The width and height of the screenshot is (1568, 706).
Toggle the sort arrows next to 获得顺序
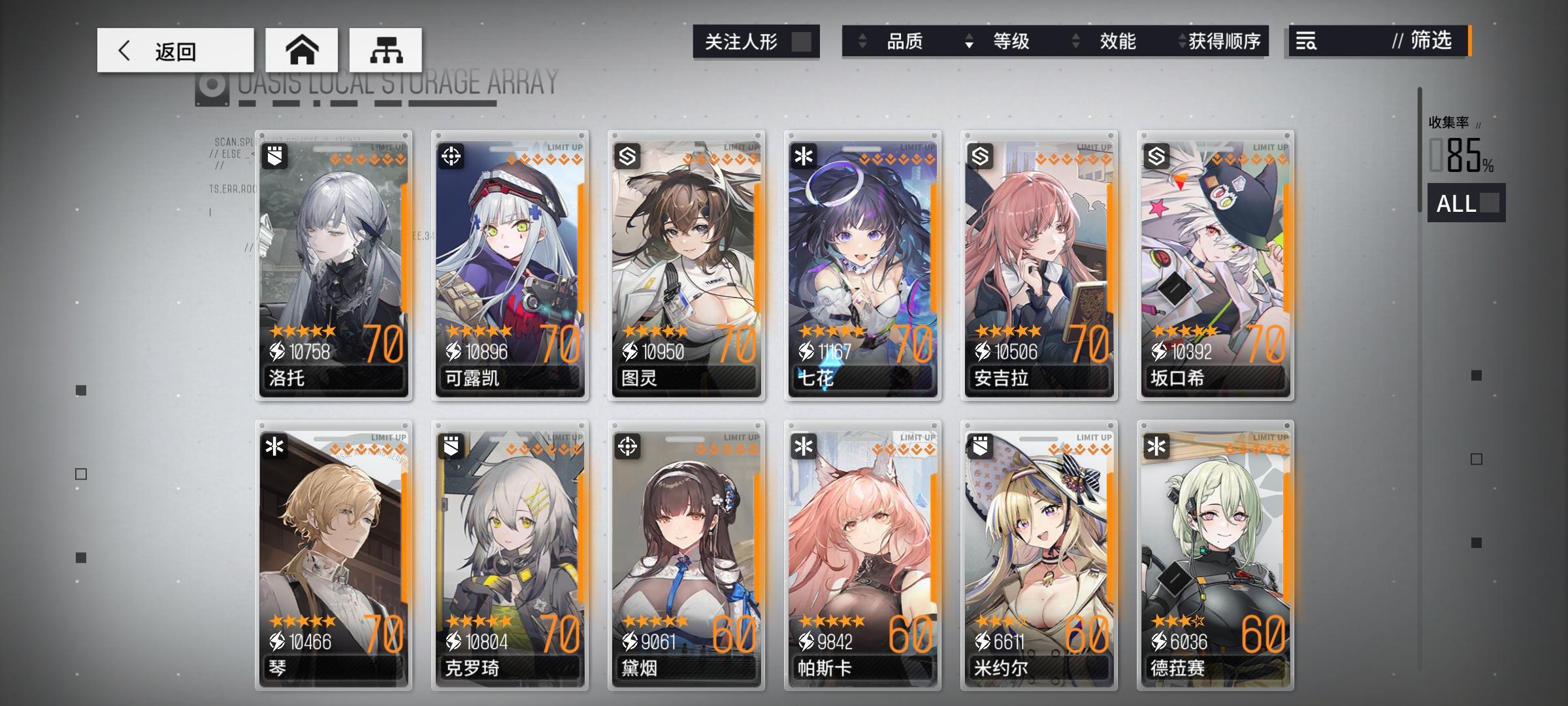(1181, 41)
